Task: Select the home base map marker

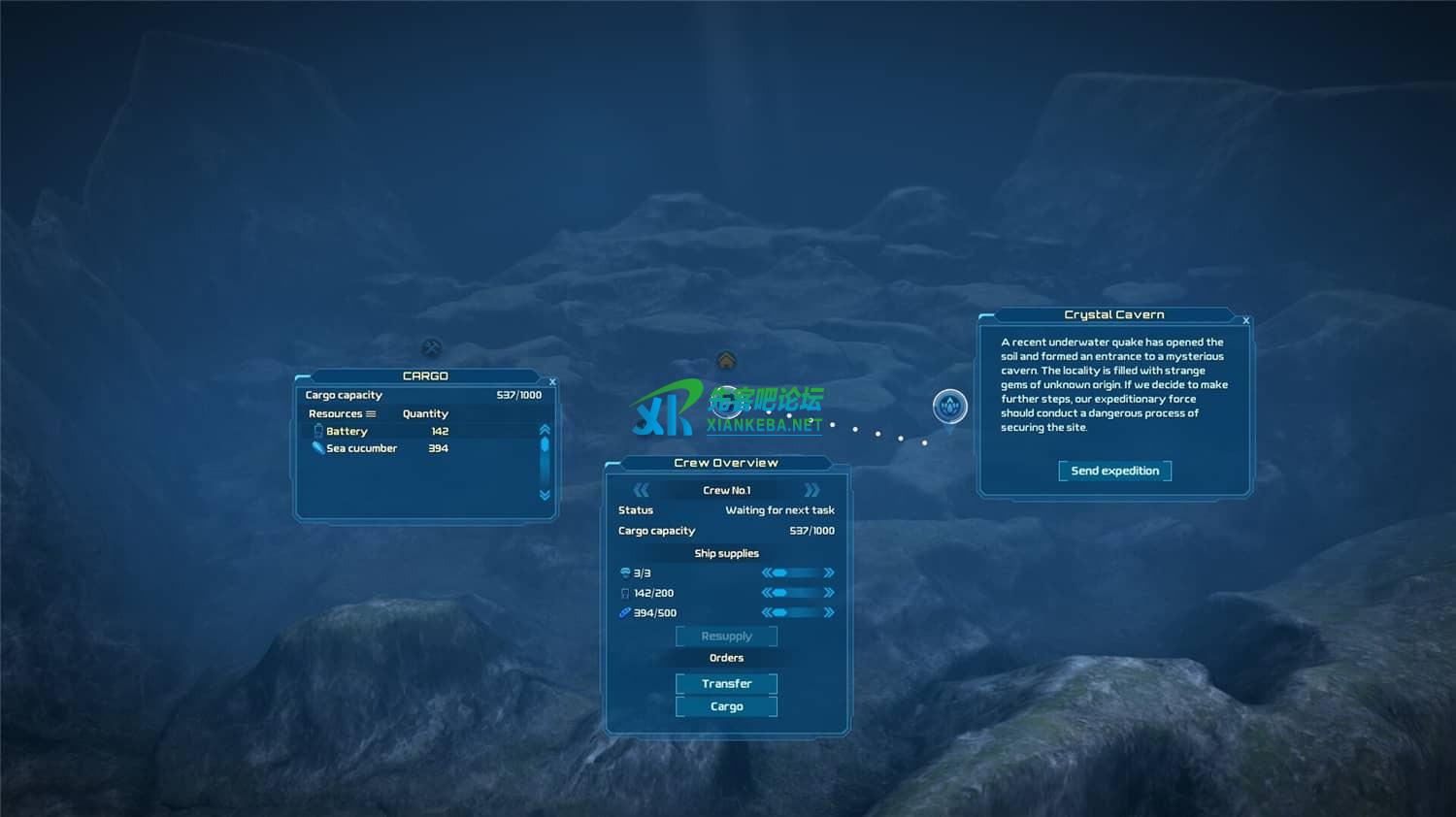Action: 726,361
